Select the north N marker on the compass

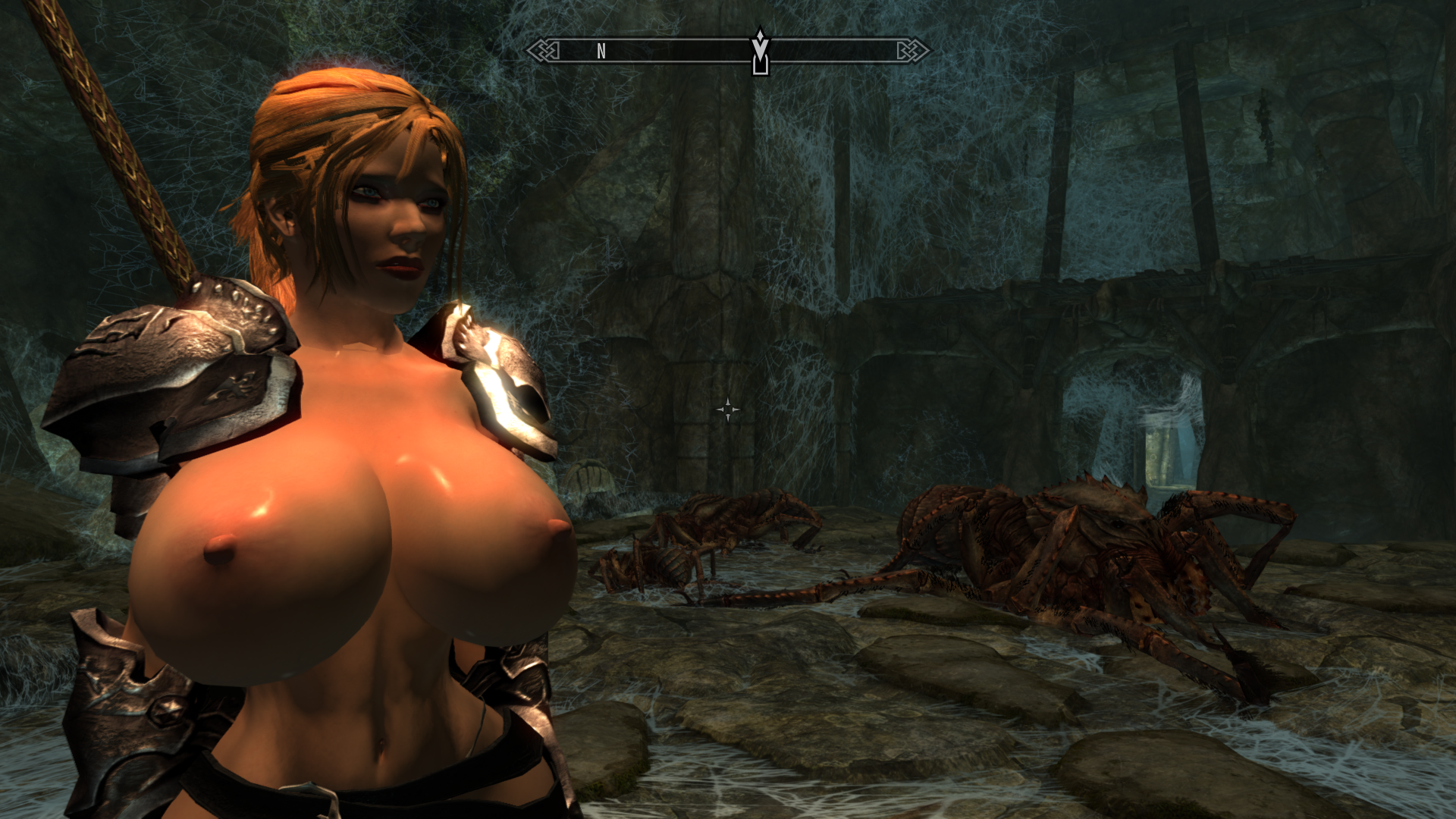[601, 51]
